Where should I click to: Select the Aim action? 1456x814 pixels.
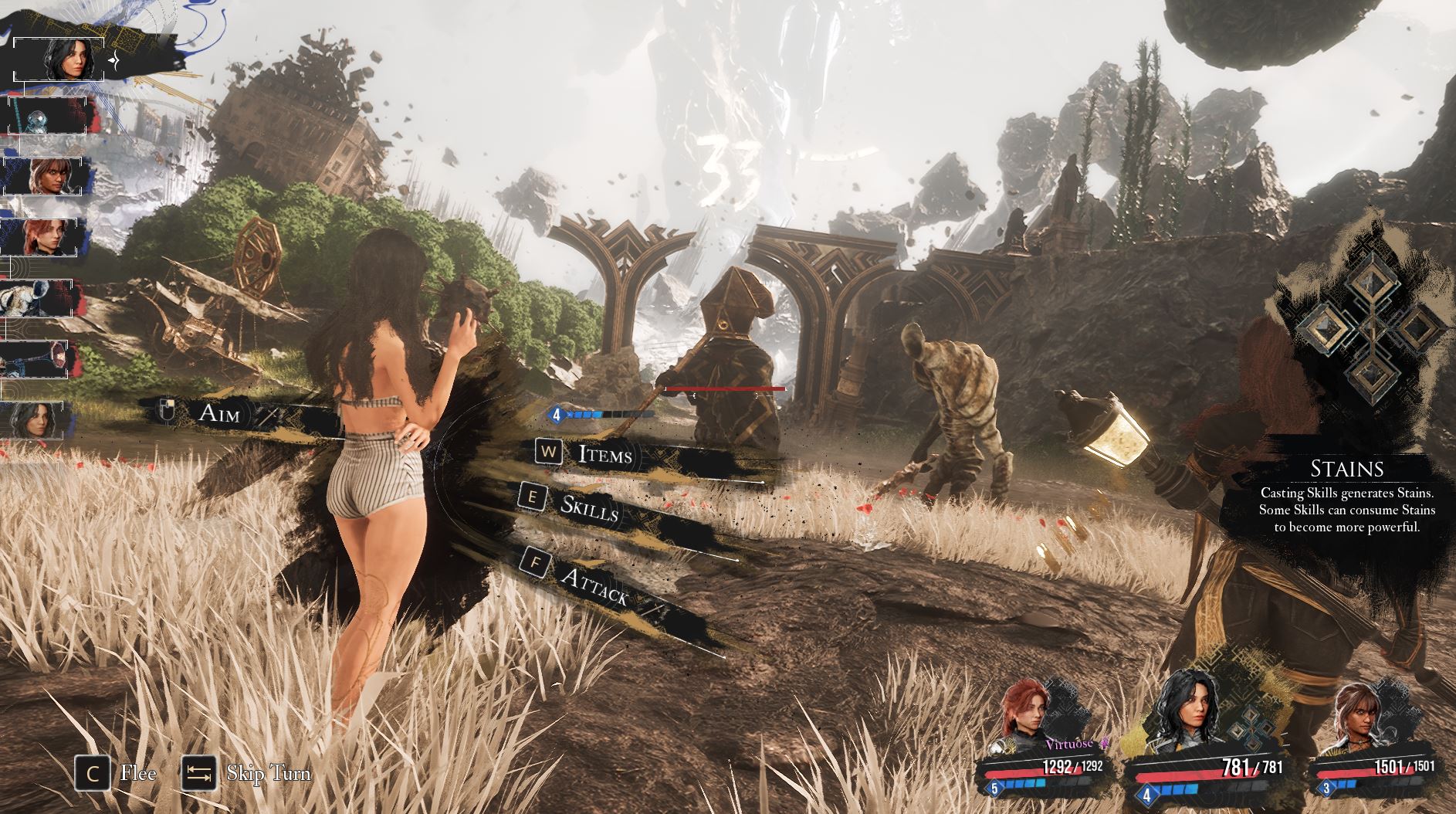tap(219, 413)
